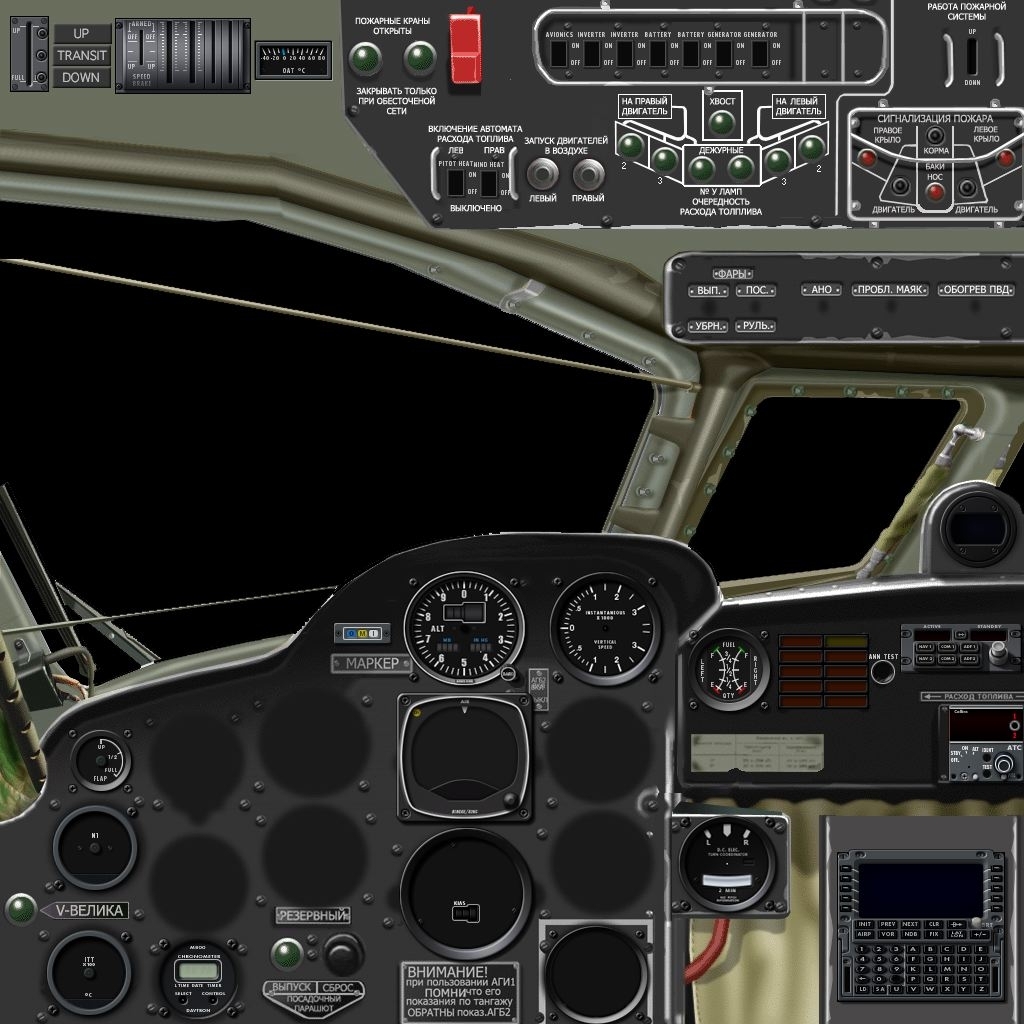Flip the Avionics power switch

tap(558, 54)
